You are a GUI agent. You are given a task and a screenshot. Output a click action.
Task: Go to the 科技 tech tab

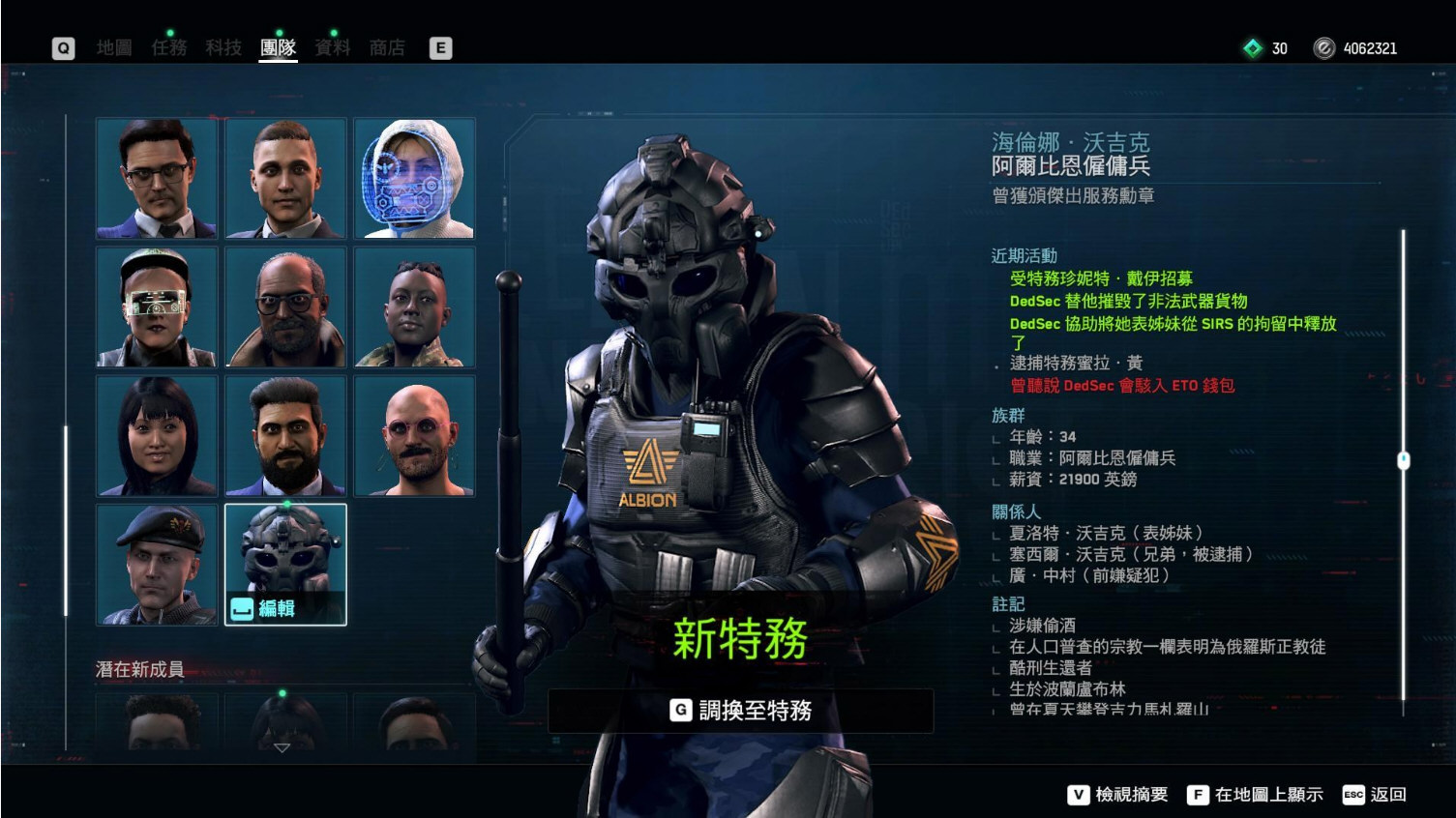(x=223, y=47)
